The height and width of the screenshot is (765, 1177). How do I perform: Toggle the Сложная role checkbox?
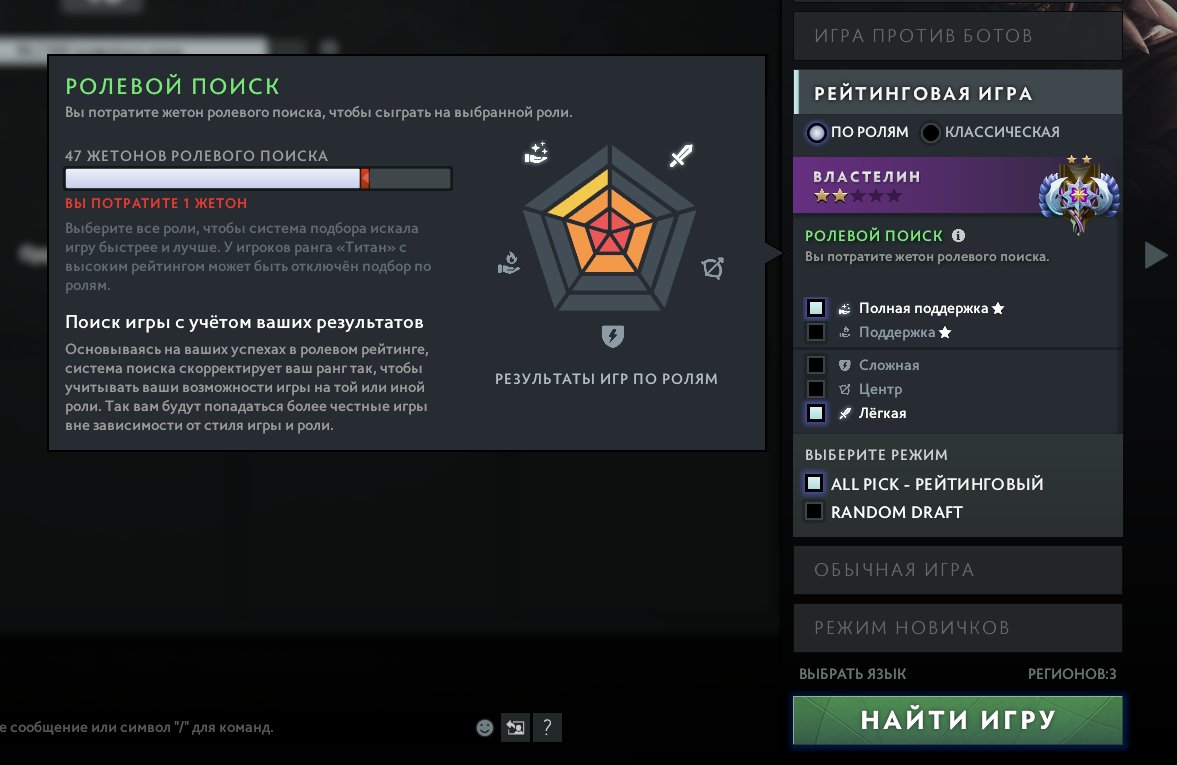tap(816, 365)
